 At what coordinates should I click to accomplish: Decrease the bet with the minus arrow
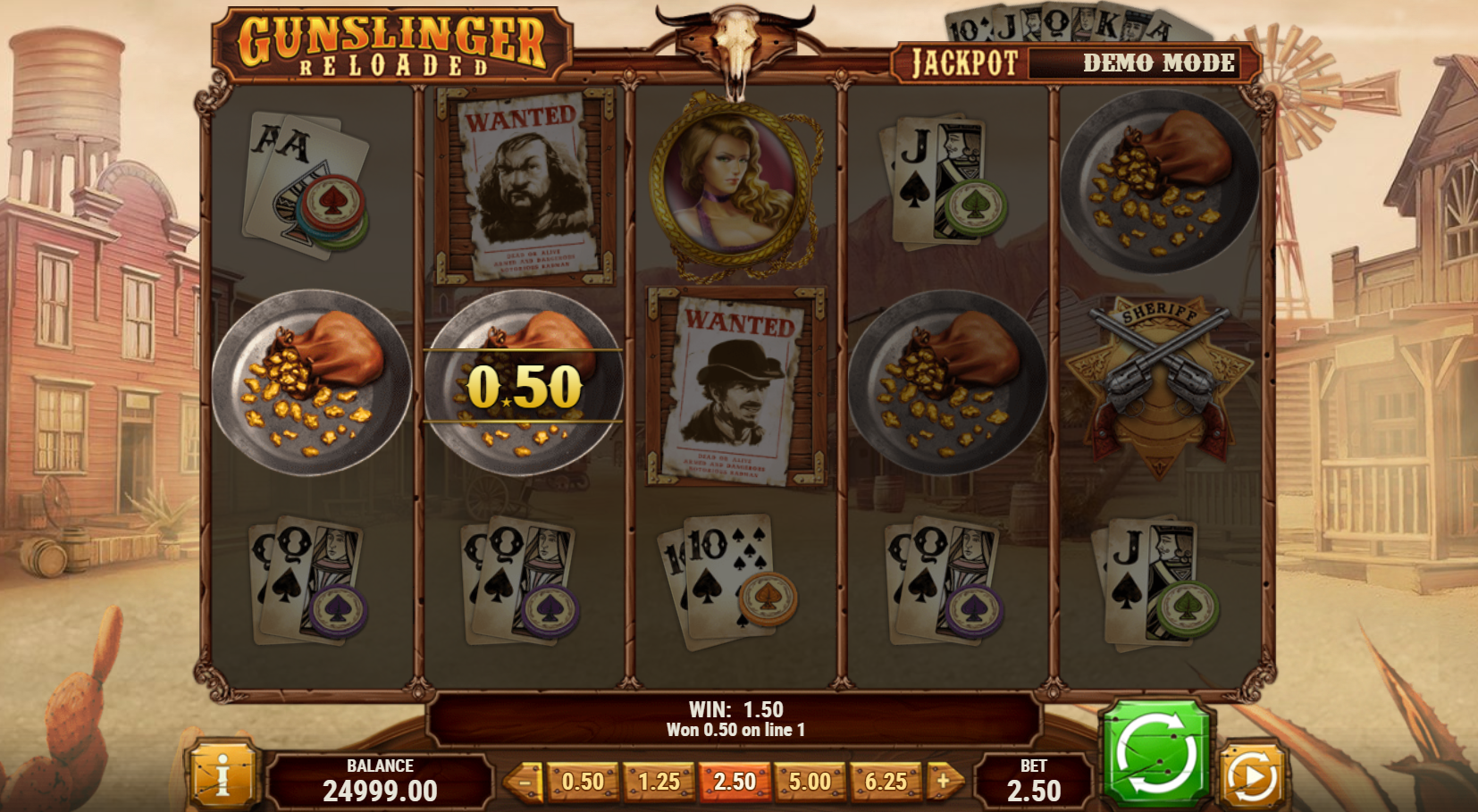[x=525, y=783]
